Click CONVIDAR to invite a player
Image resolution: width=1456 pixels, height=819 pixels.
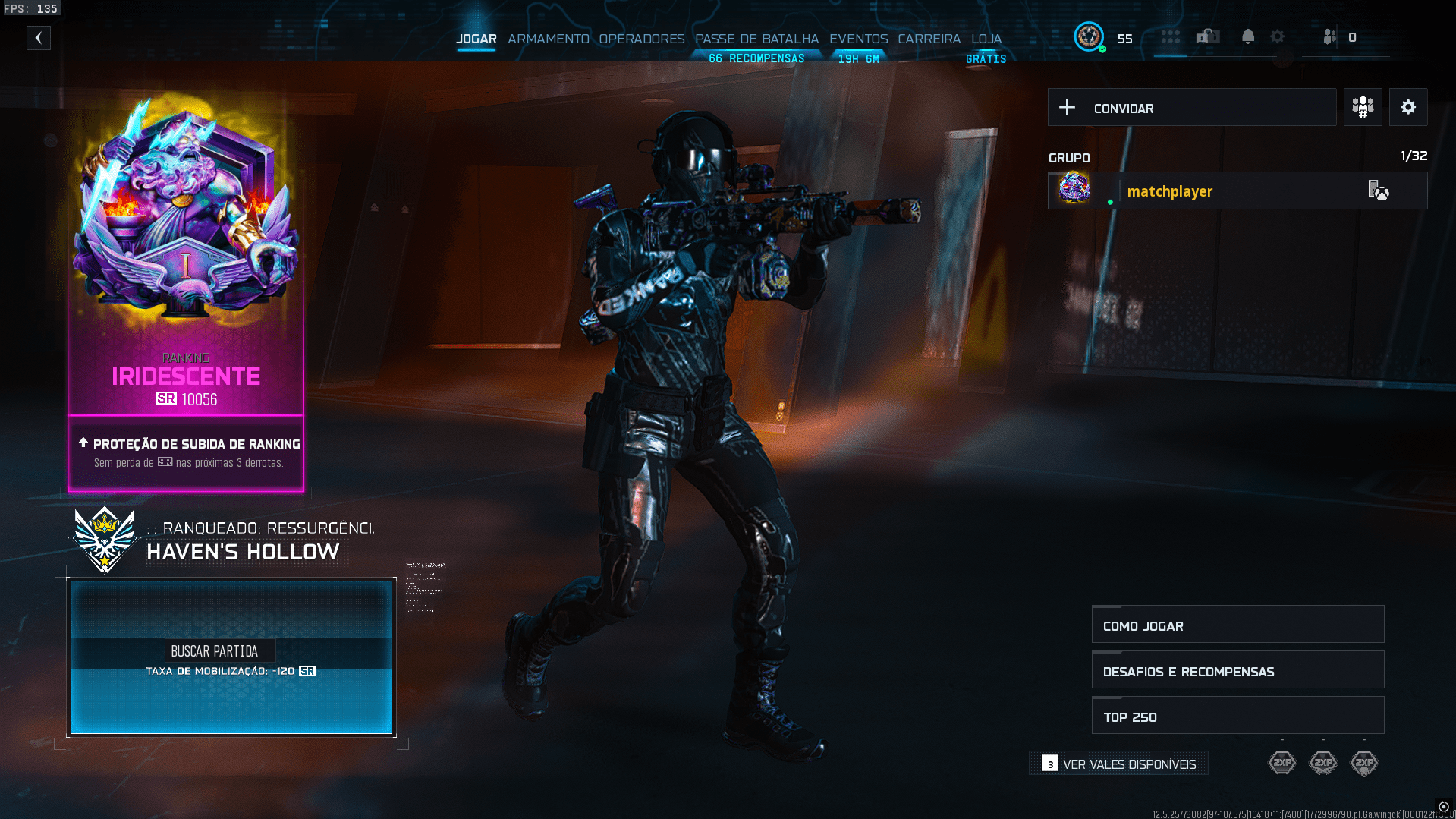[x=1123, y=108]
